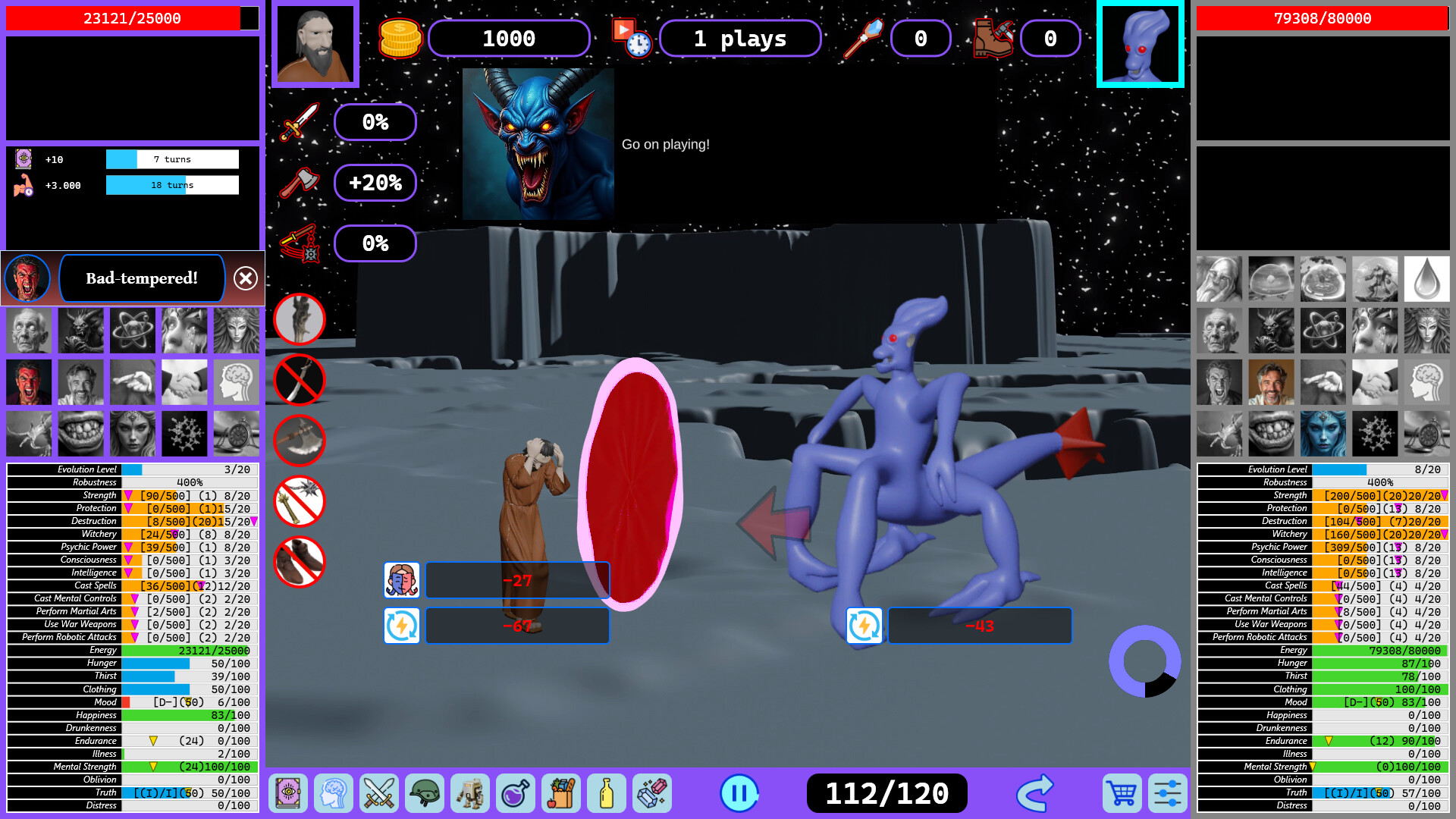This screenshot has height=819, width=1456.
Task: Select the gems icon at the bottom right toolbar
Action: (x=653, y=793)
